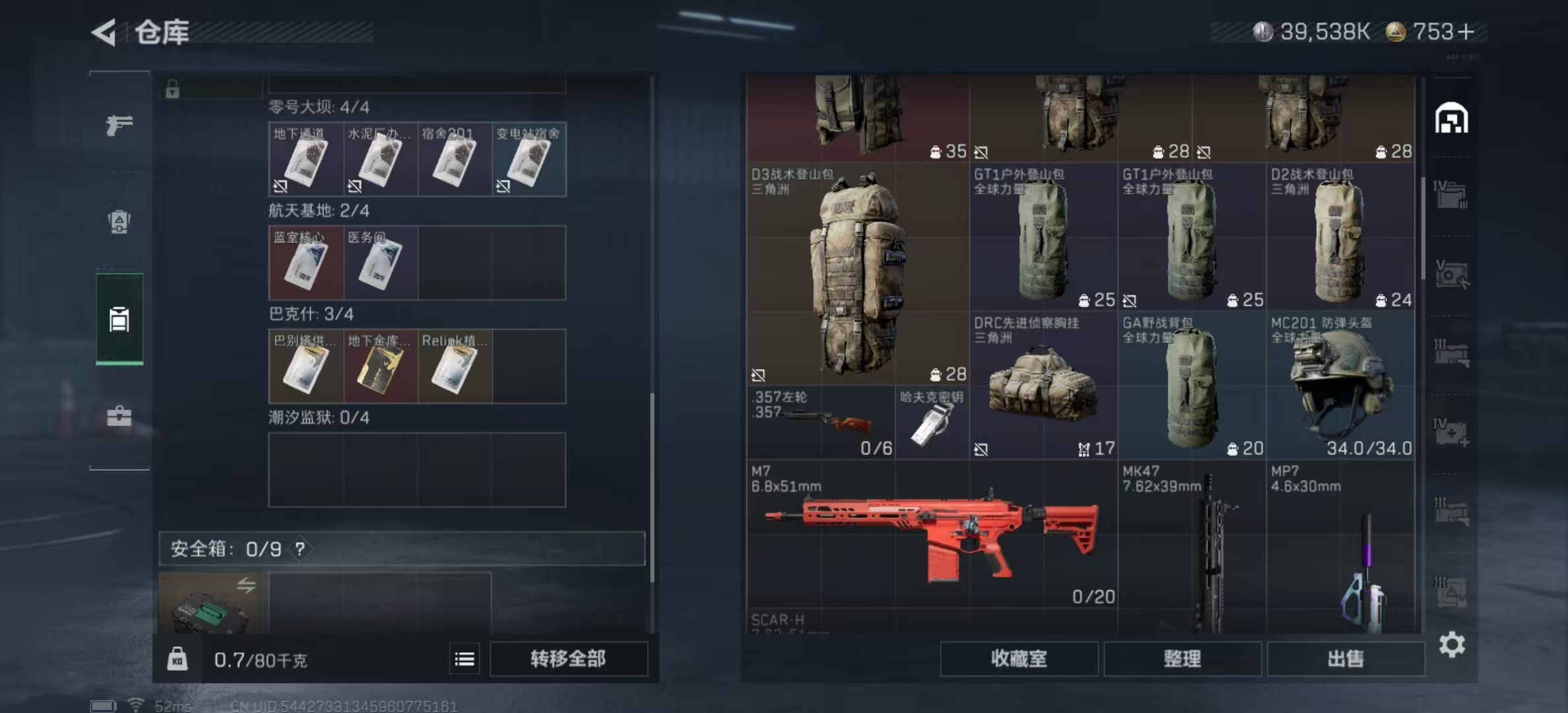The image size is (1568, 713).
Task: Toggle the list view icon beside 转移全部
Action: click(x=465, y=659)
